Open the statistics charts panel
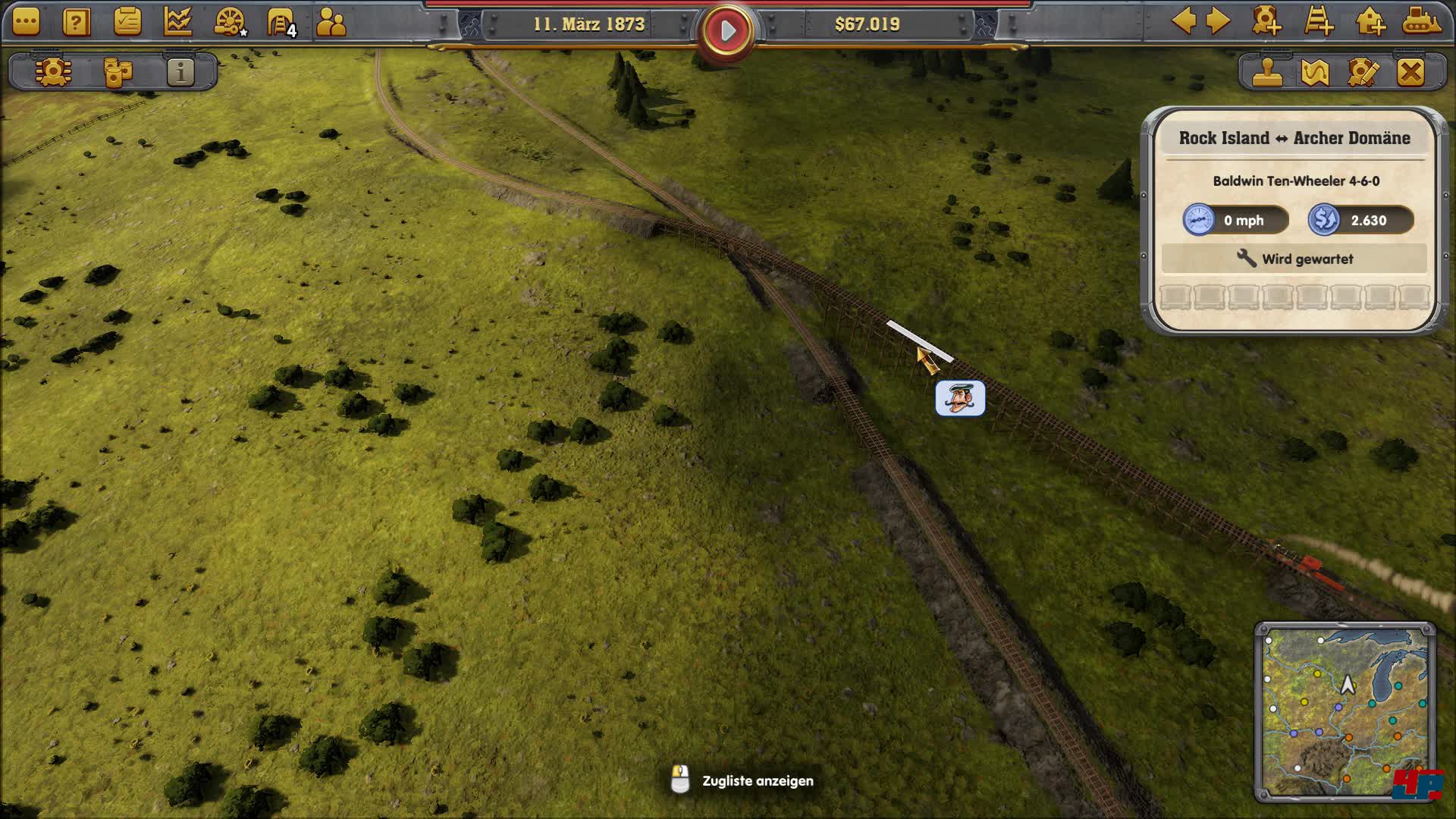1456x819 pixels. (x=177, y=23)
